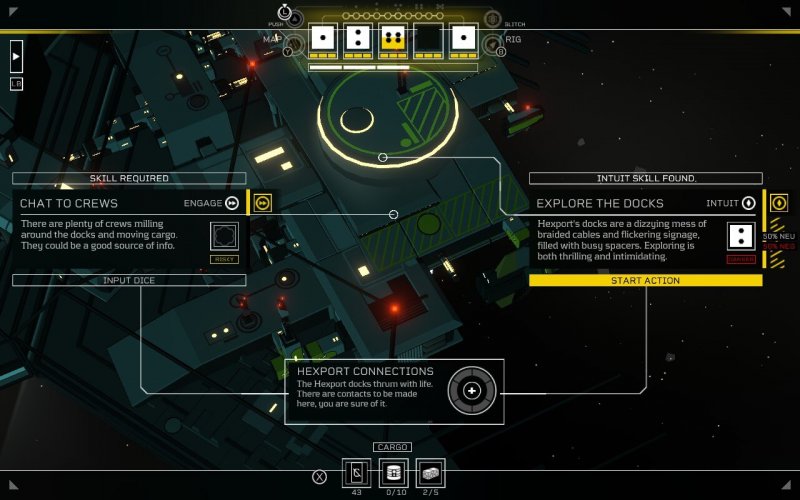
Task: Select the cargo slot showing 0/10
Action: coord(394,472)
